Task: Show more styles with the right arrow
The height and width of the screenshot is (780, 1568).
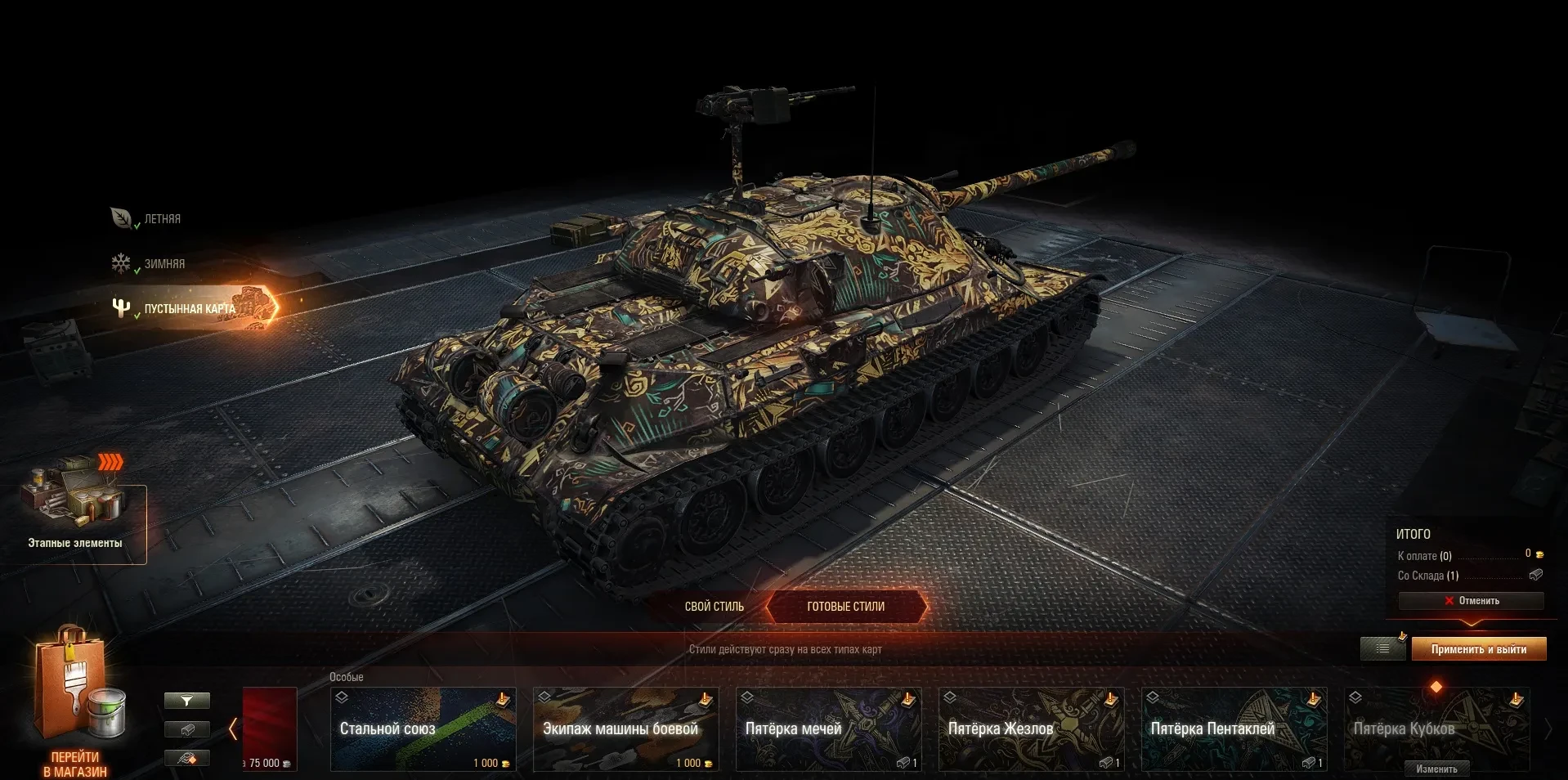Action: pos(1547,729)
